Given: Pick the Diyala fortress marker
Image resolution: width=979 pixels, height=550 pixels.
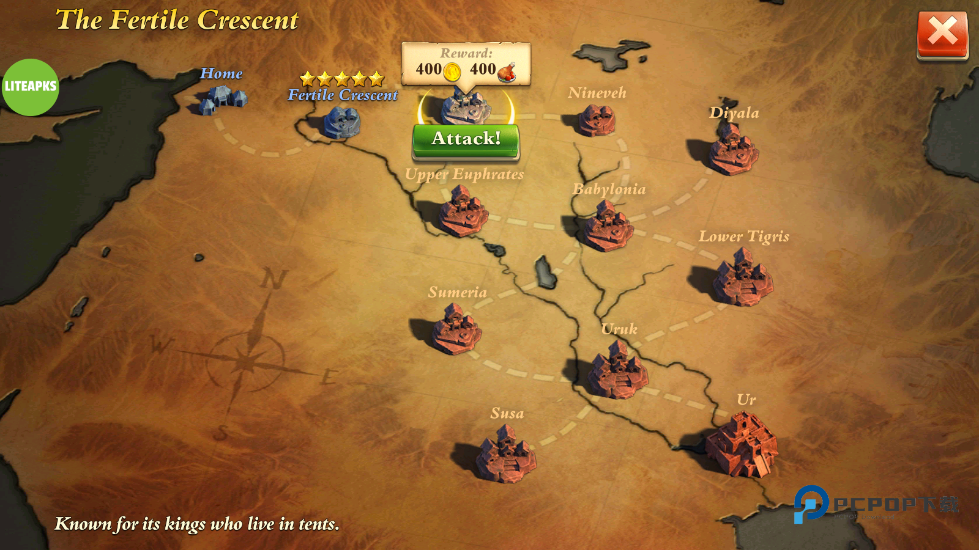Looking at the screenshot, I should pyautogui.click(x=733, y=148).
